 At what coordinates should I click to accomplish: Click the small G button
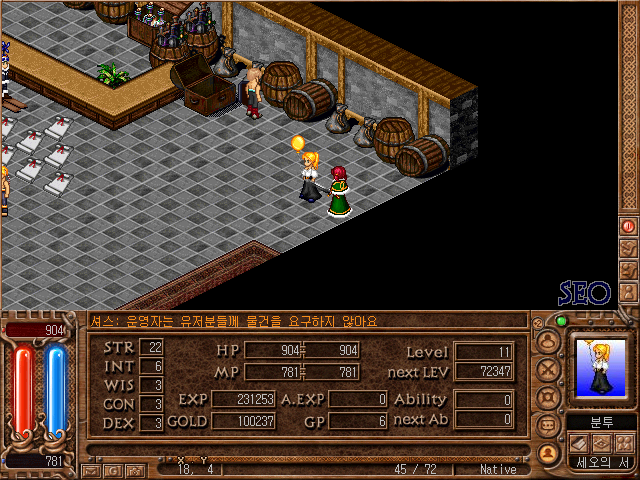tap(111, 470)
